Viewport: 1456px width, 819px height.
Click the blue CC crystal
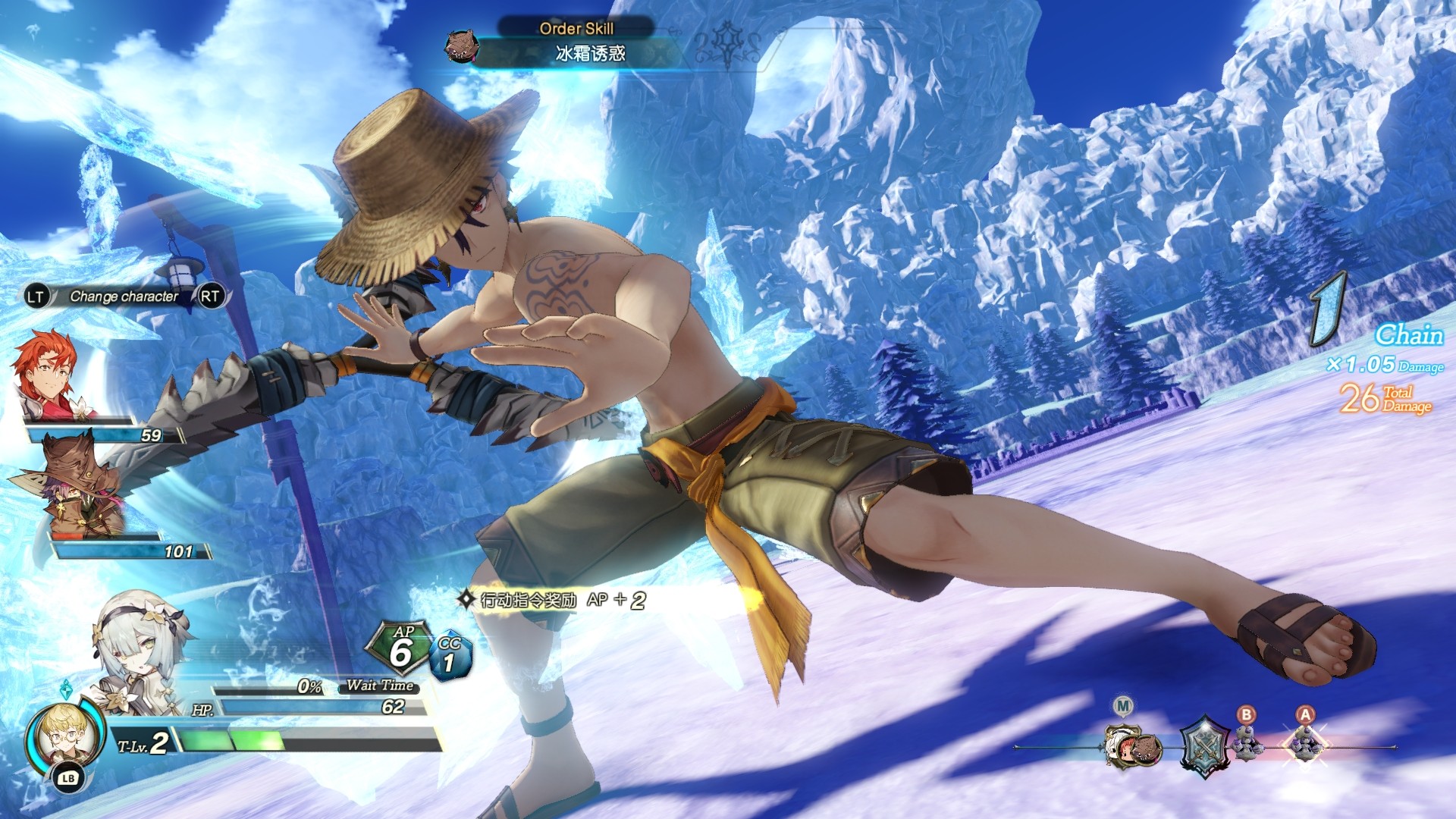pos(450,656)
